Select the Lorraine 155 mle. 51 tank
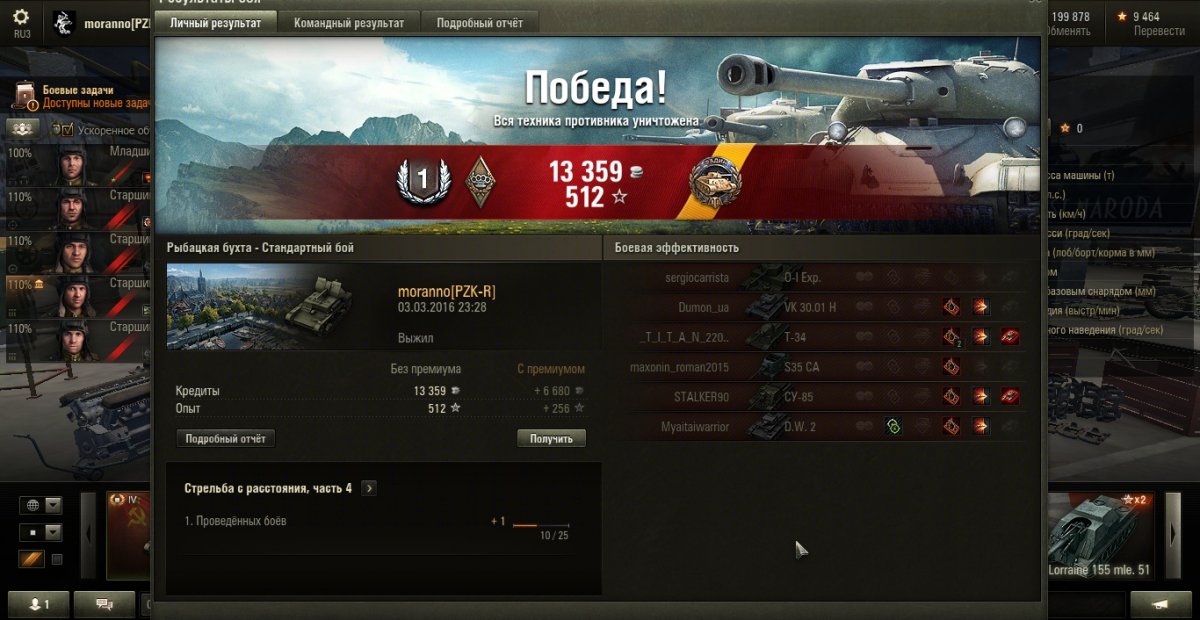Image resolution: width=1200 pixels, height=620 pixels. tap(1099, 535)
